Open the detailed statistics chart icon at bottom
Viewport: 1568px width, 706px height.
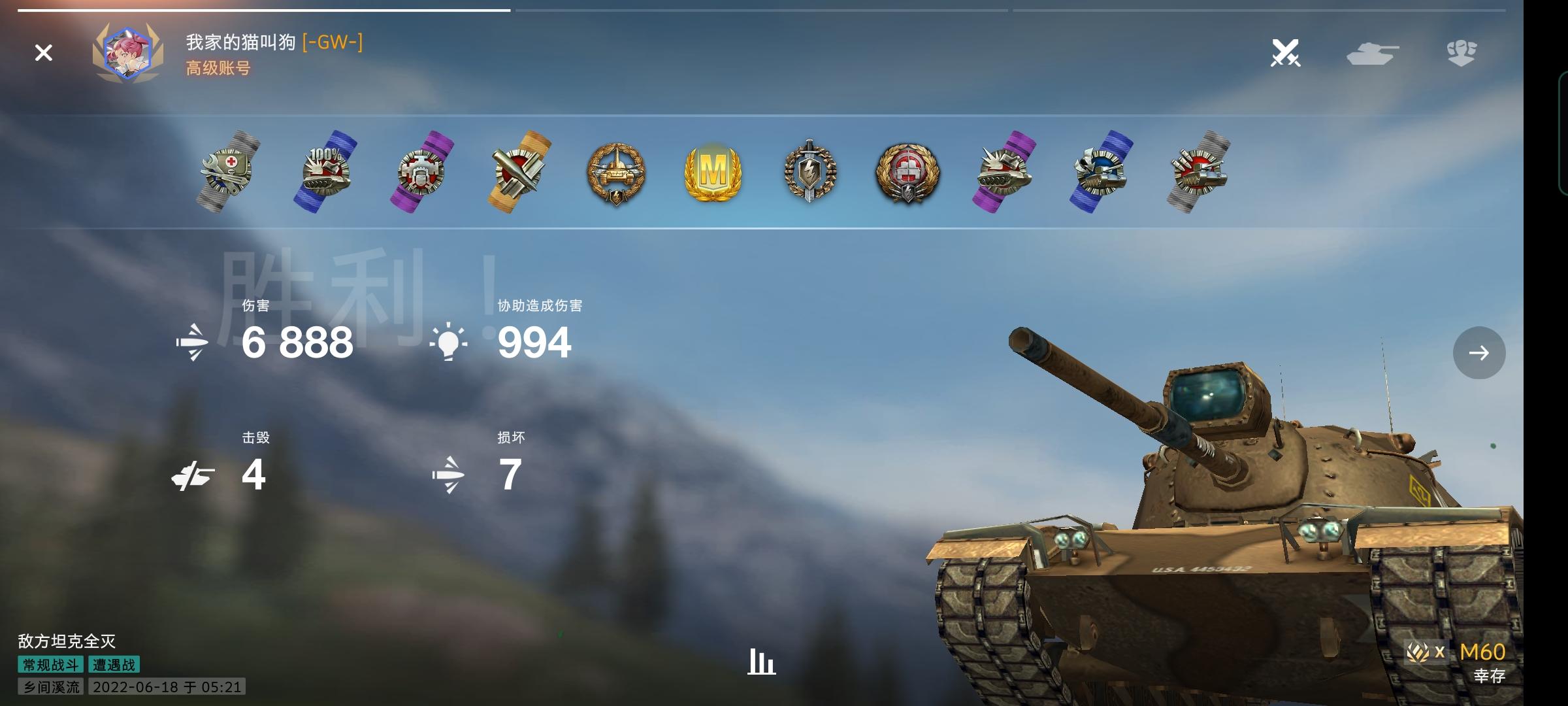tap(762, 662)
